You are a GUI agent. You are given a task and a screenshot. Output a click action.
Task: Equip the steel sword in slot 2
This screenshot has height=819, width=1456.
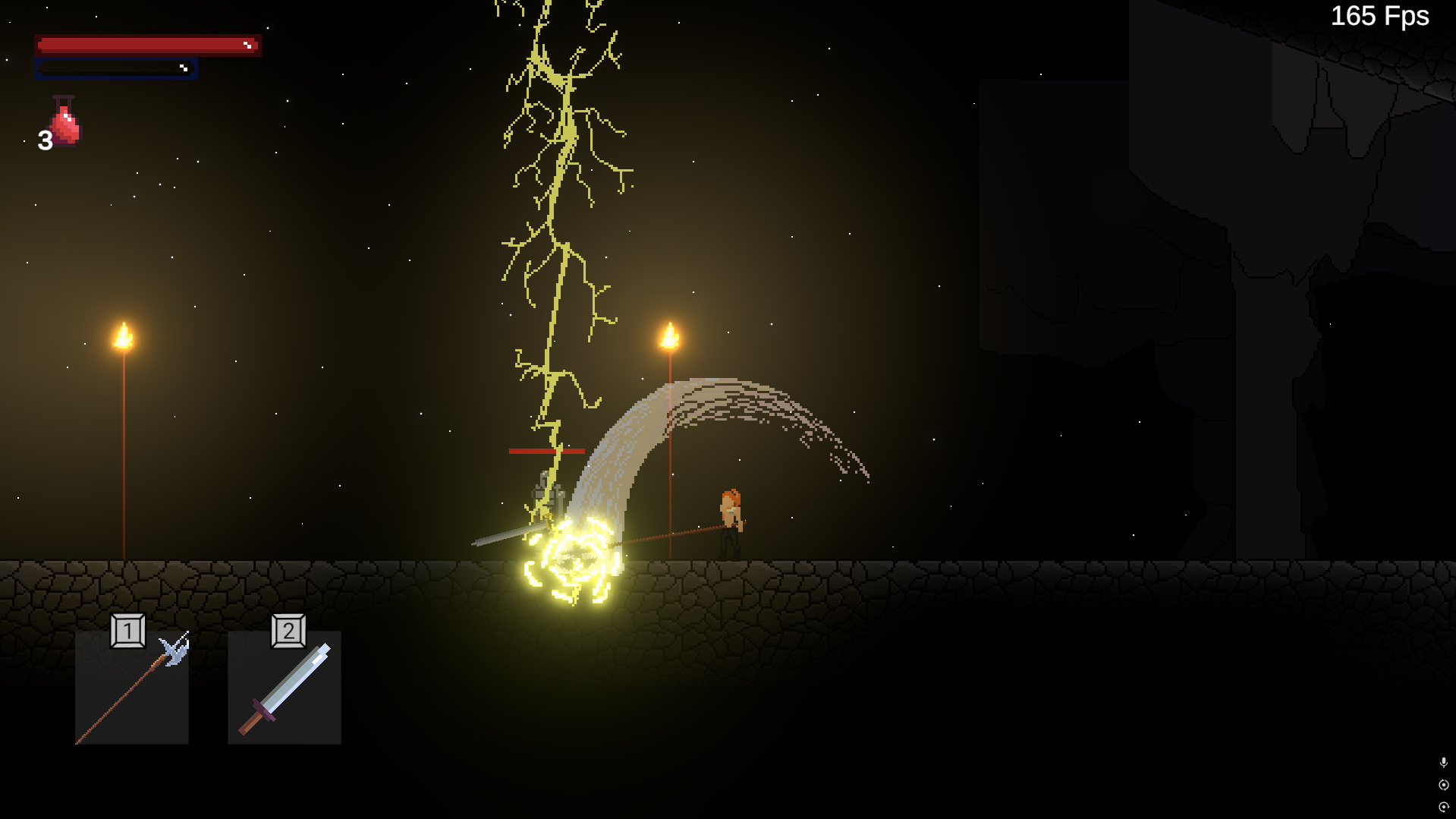tap(285, 687)
